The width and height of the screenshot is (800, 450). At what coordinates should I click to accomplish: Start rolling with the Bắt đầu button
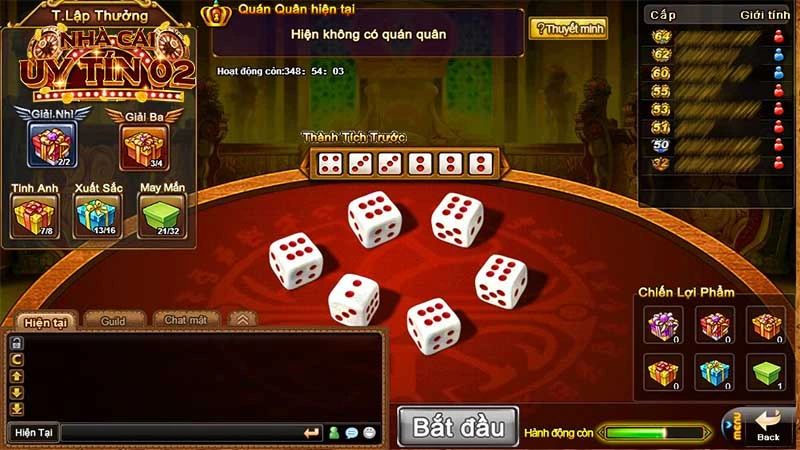[457, 427]
